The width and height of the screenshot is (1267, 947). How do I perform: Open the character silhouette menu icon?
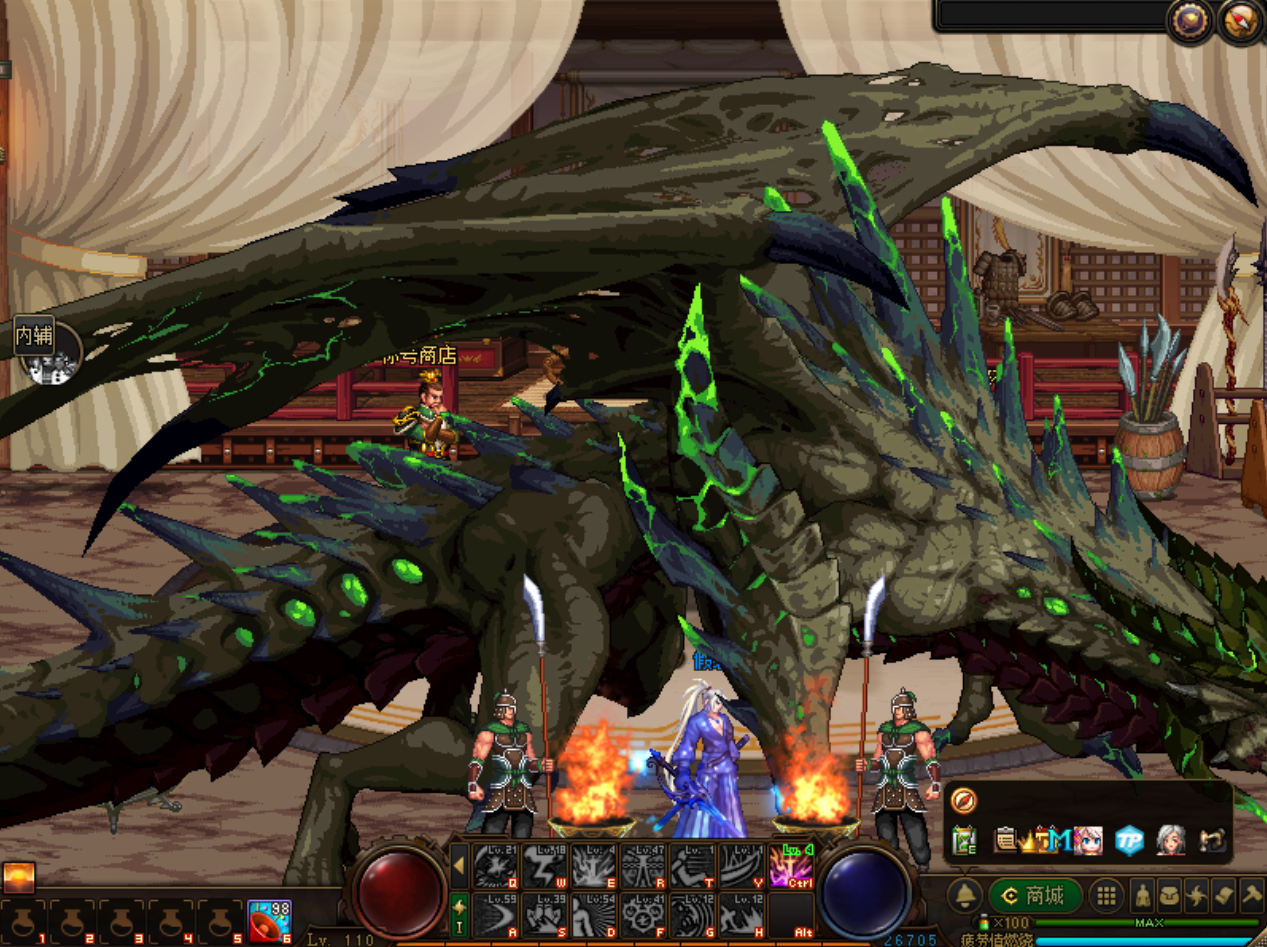pyautogui.click(x=1142, y=896)
